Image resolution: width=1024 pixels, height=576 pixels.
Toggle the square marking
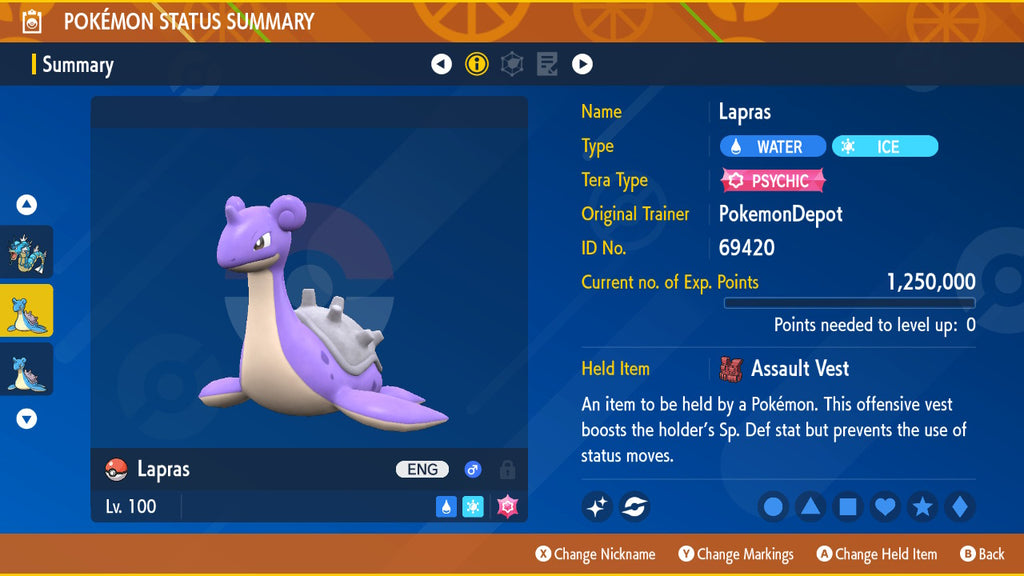click(847, 507)
